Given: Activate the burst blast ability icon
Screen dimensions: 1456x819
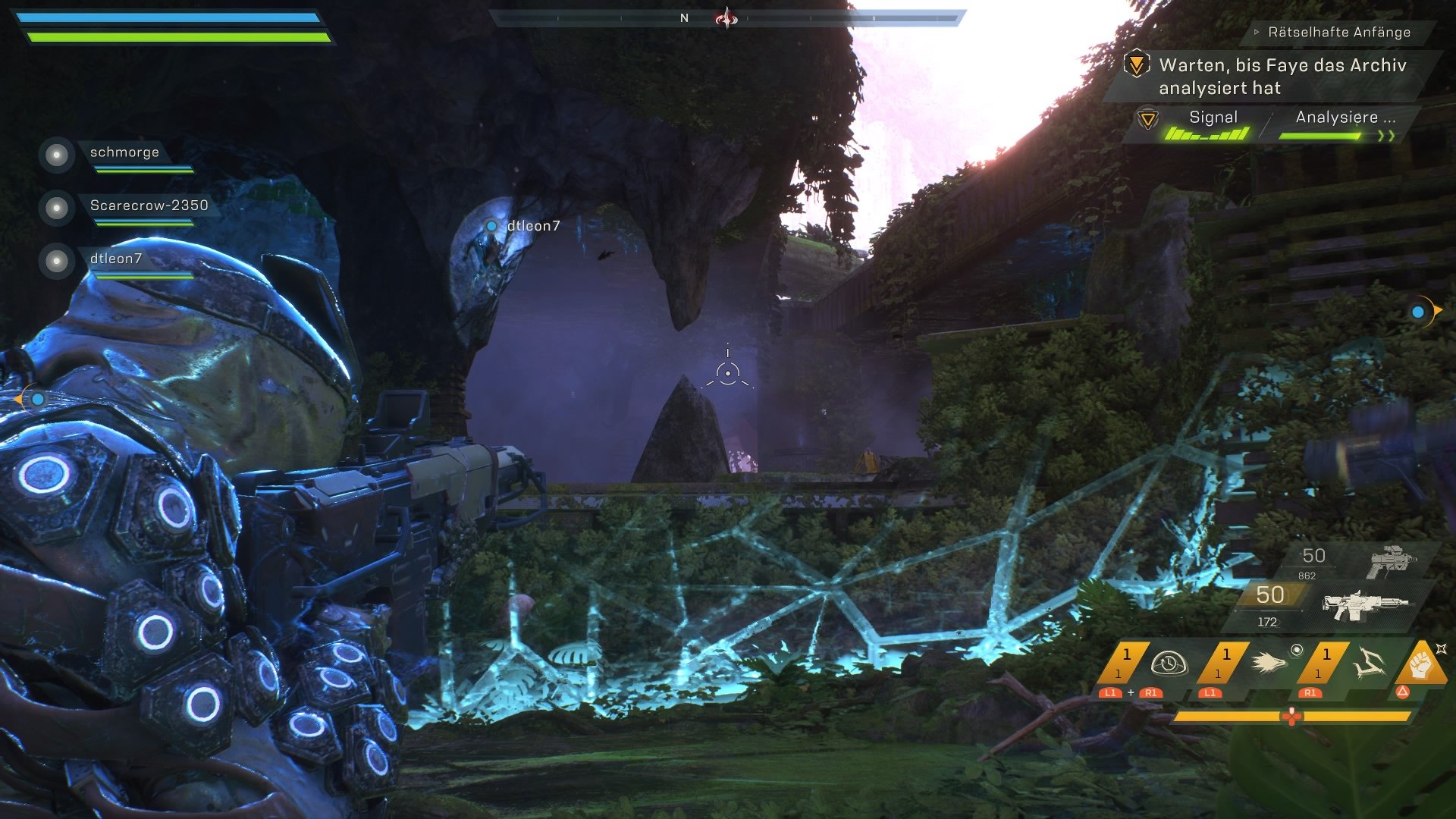Looking at the screenshot, I should pos(1268,663).
